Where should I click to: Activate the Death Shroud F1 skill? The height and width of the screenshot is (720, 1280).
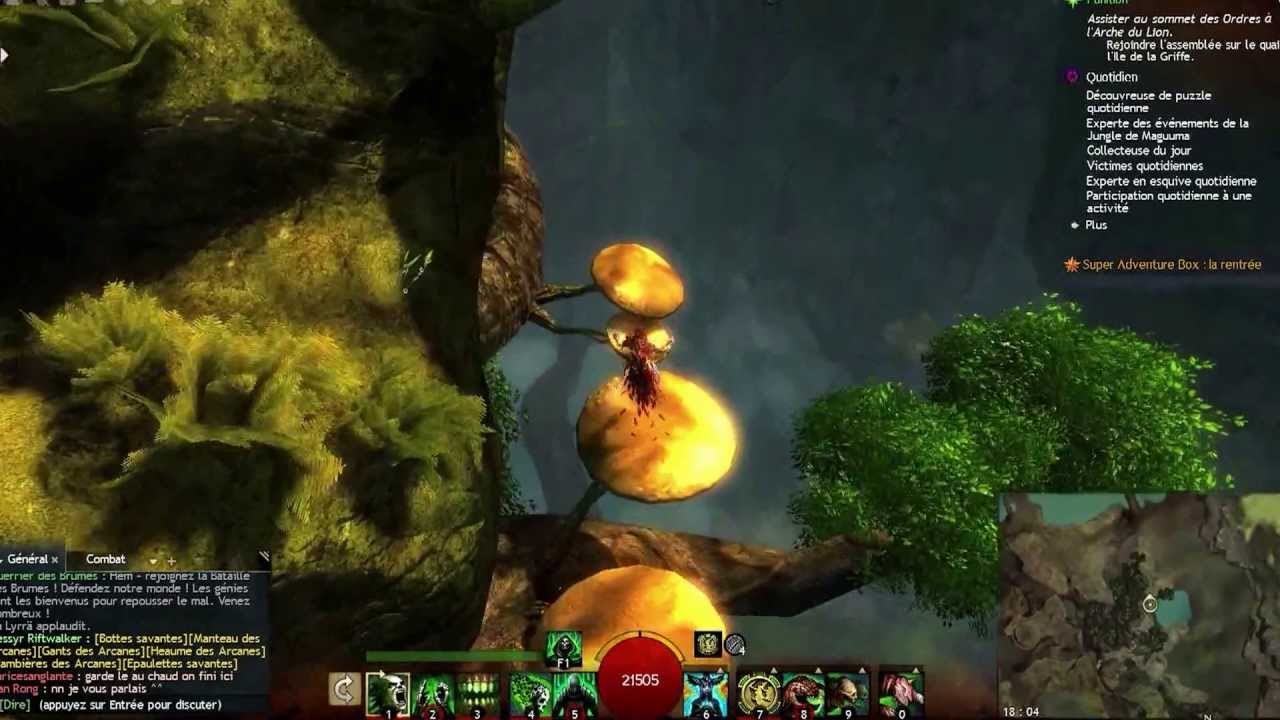564,646
